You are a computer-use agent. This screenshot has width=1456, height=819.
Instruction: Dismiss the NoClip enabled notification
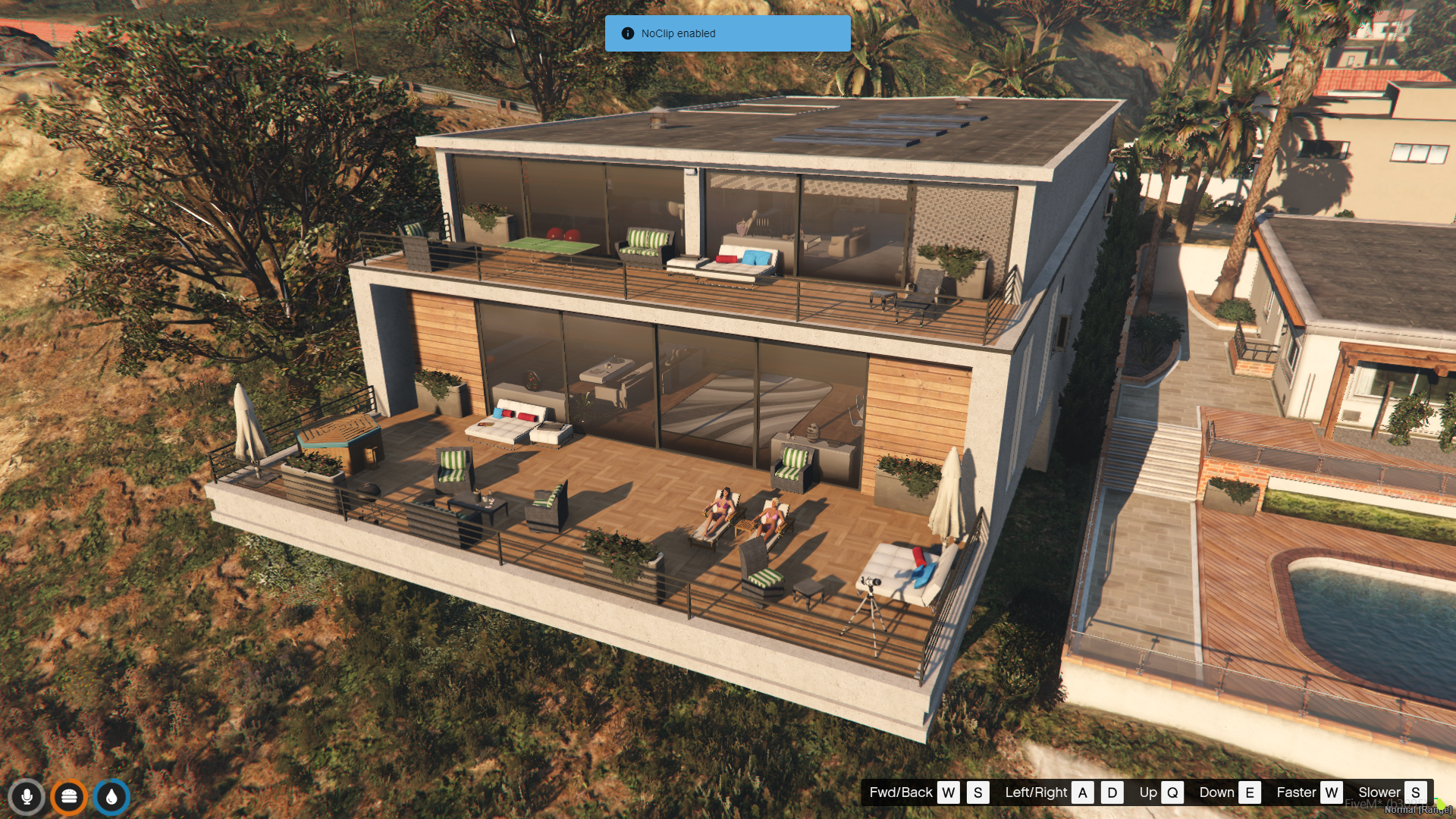pyautogui.click(x=727, y=33)
